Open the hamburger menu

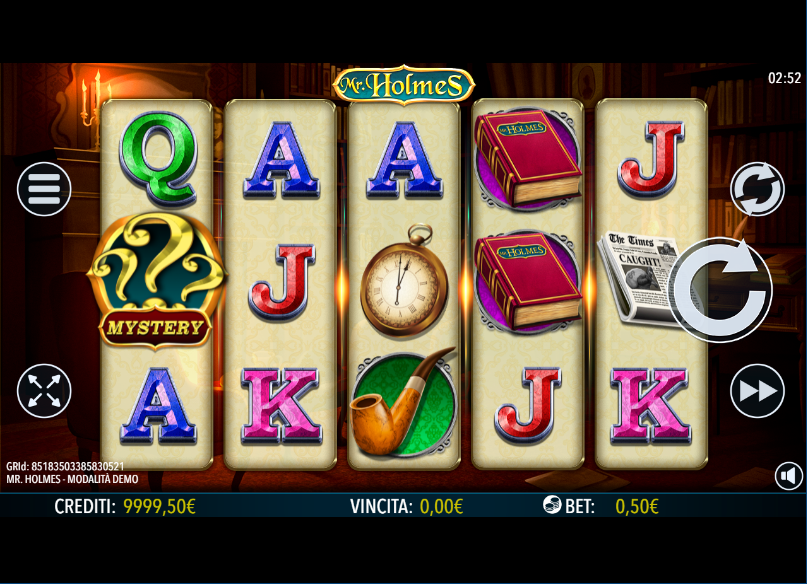pyautogui.click(x=44, y=188)
